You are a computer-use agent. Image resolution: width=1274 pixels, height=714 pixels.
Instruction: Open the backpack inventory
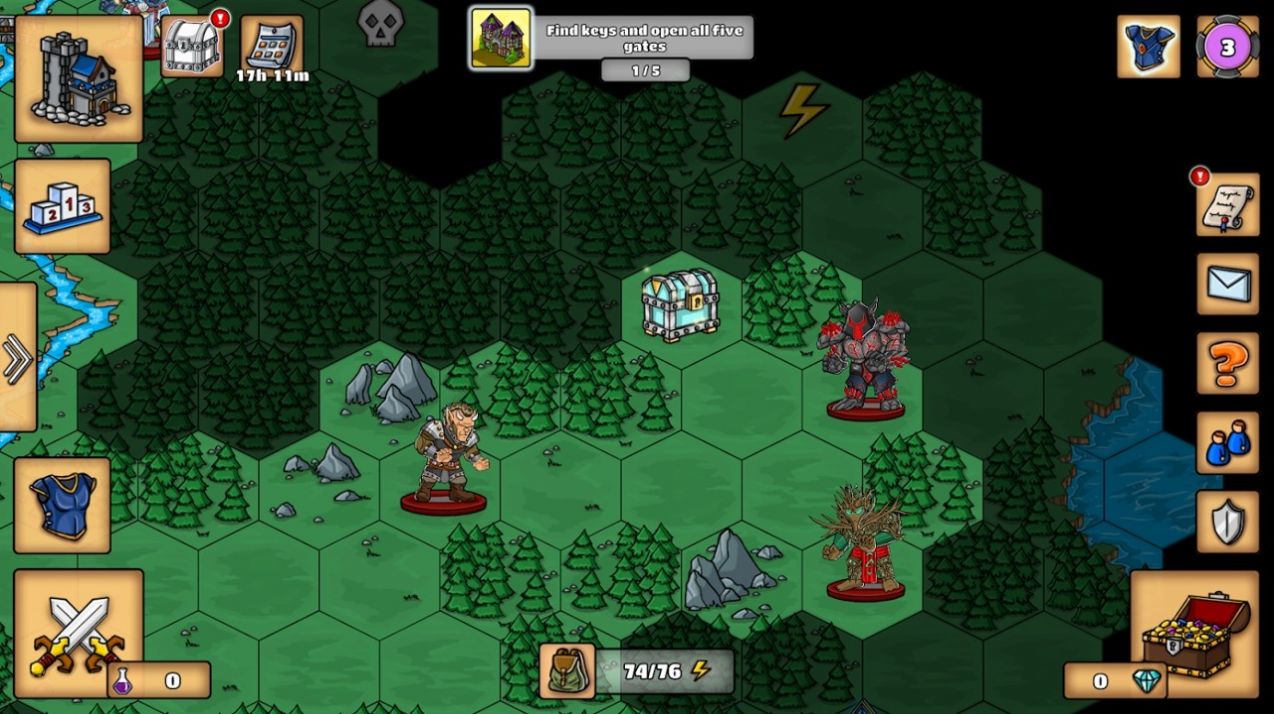click(x=567, y=671)
